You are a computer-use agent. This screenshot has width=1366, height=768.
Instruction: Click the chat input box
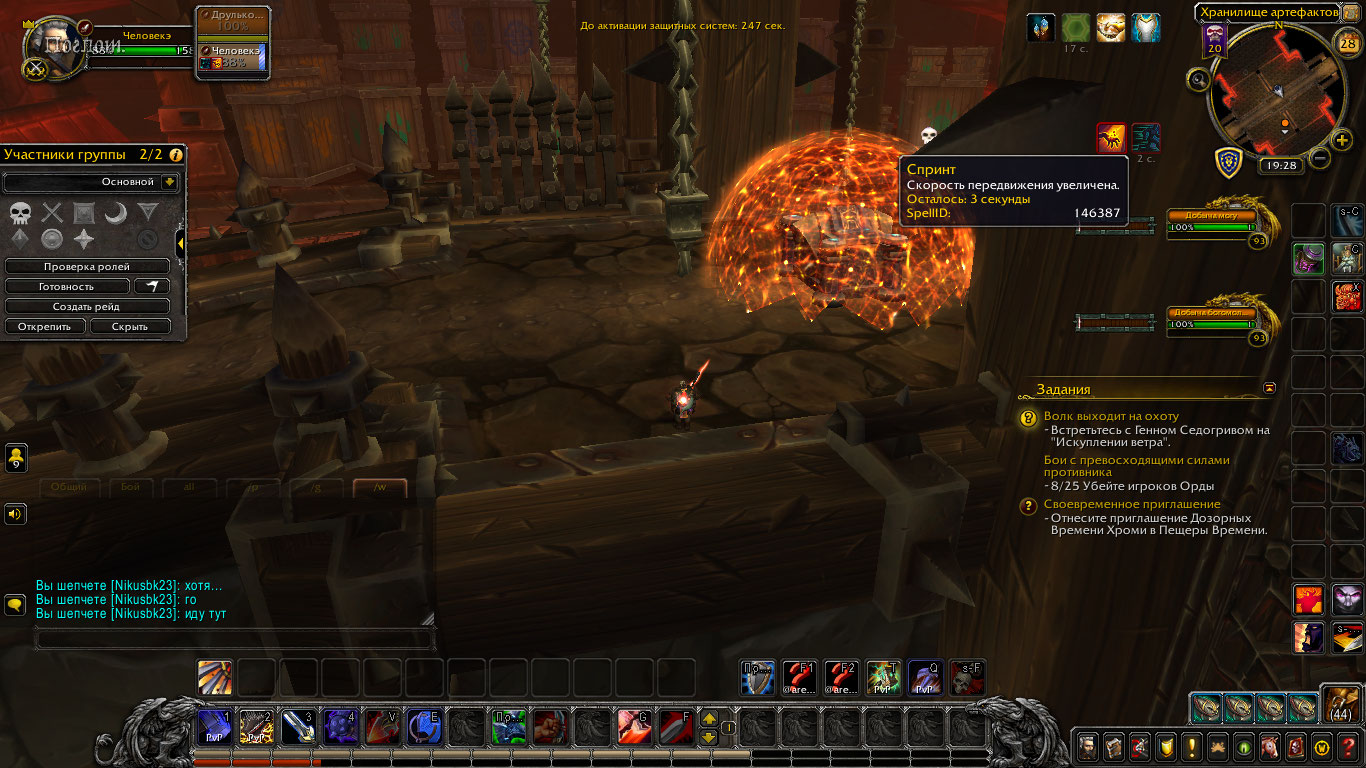(235, 639)
